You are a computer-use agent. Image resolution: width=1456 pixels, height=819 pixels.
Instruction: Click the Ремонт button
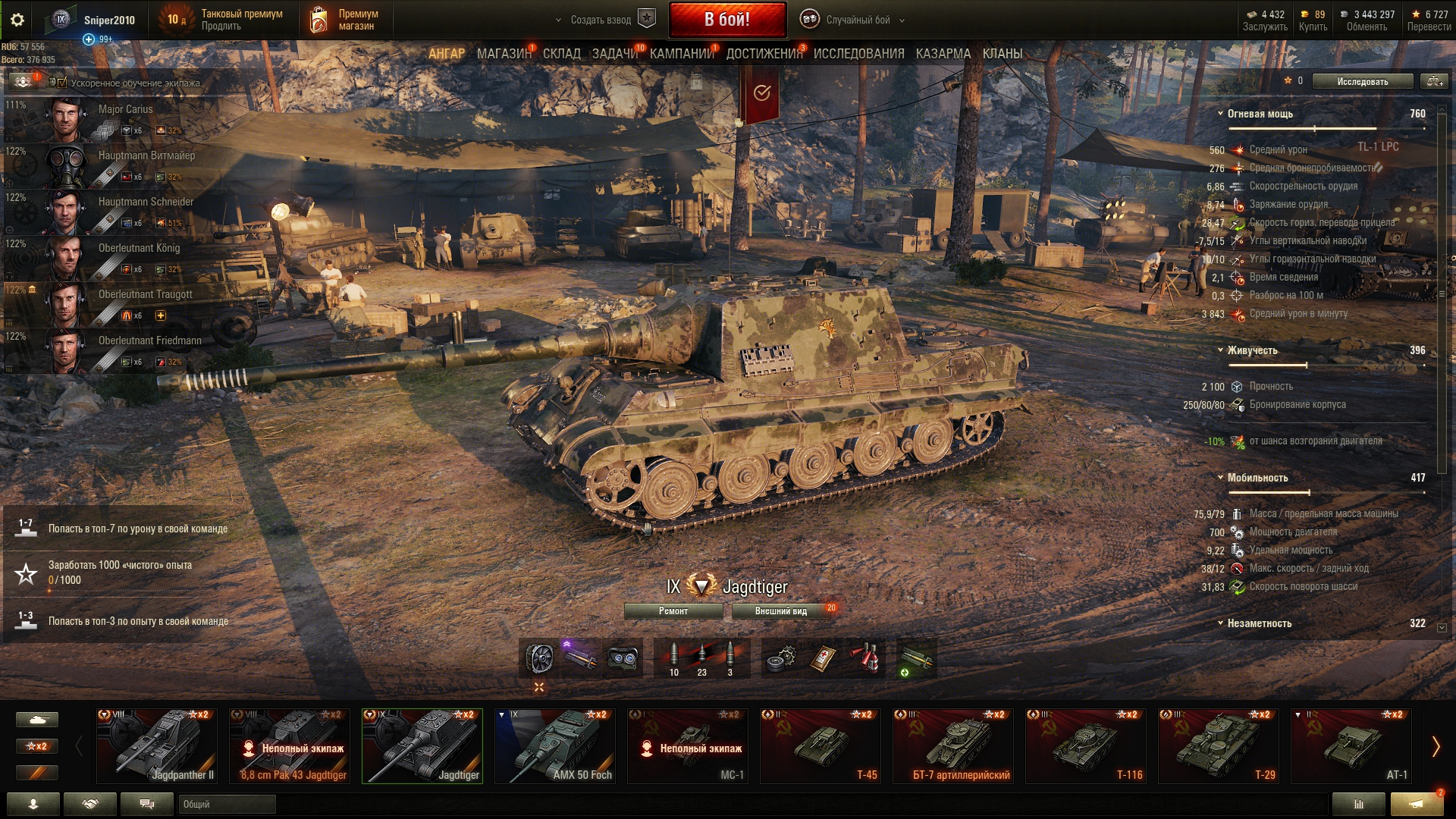(673, 611)
